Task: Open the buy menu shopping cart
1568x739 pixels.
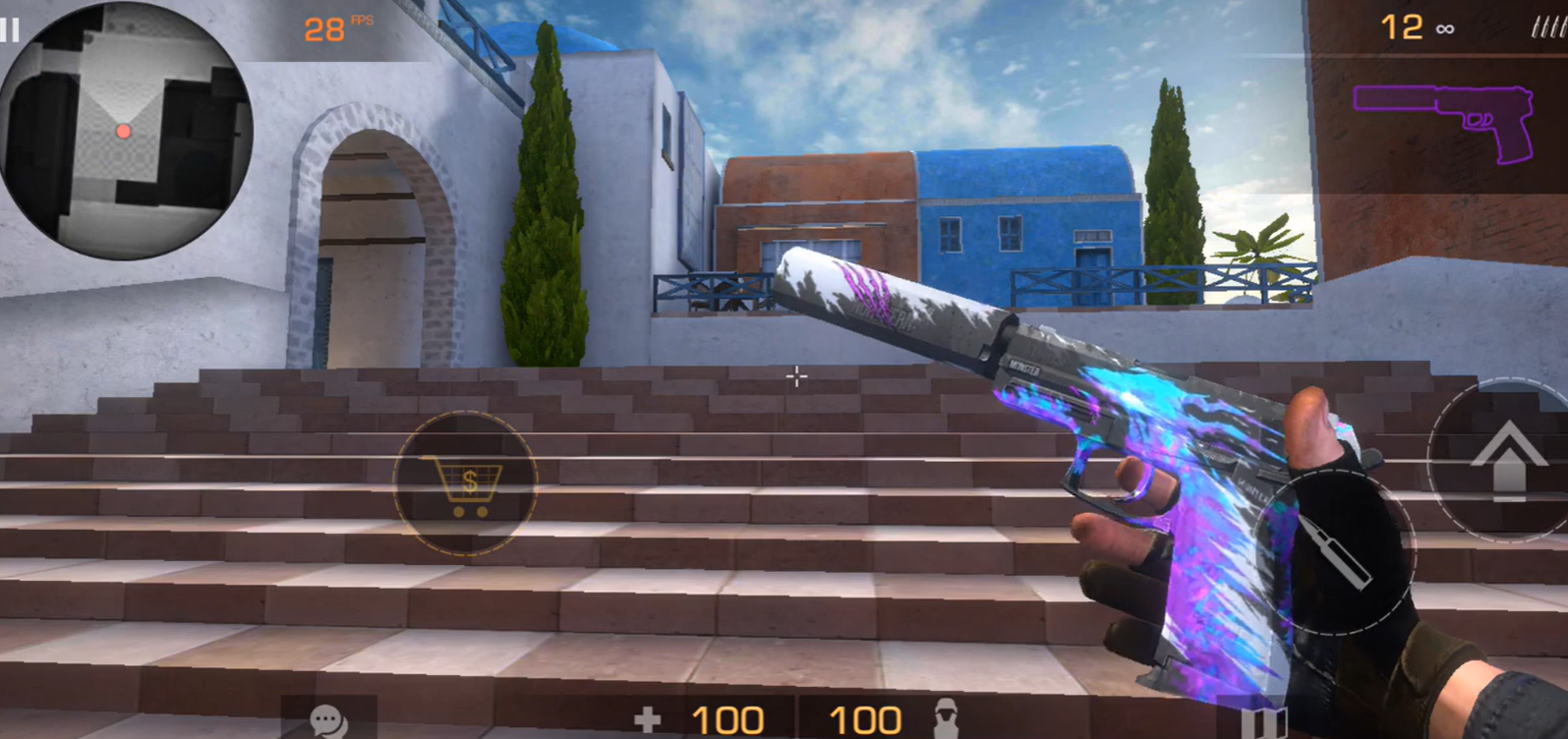Action: [465, 483]
